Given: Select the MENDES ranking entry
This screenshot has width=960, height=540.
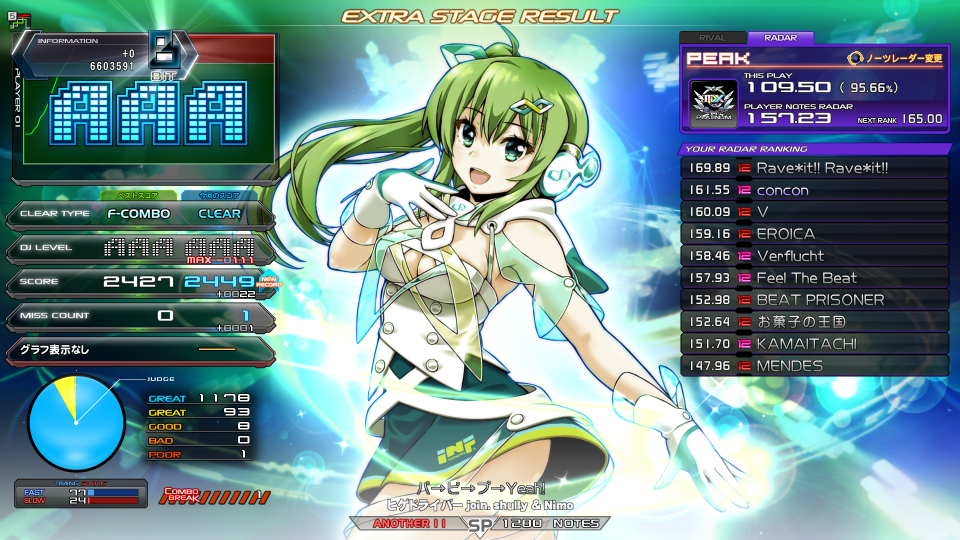Looking at the screenshot, I should tap(814, 366).
